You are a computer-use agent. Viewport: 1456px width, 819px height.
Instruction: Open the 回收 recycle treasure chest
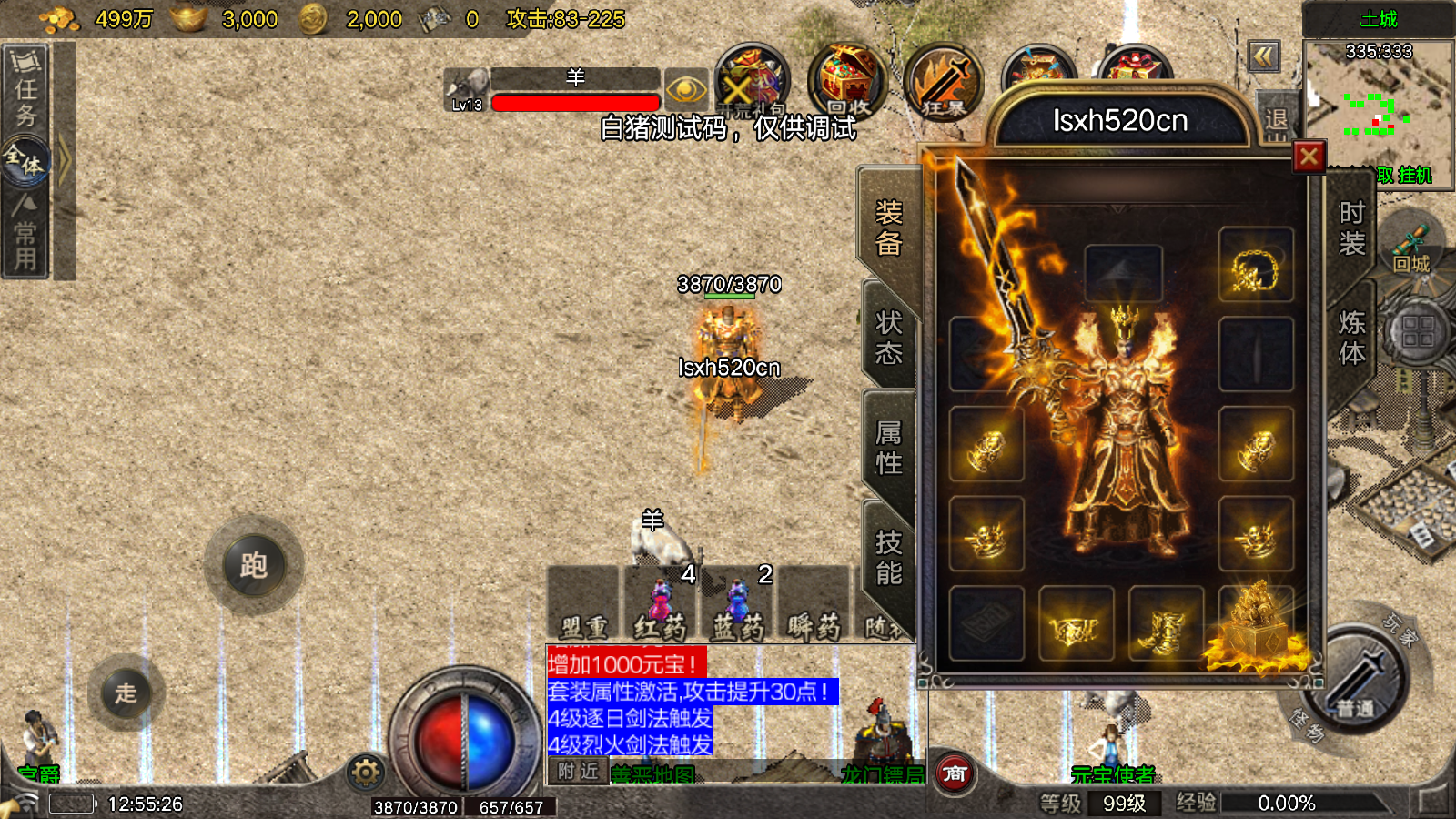tap(846, 82)
